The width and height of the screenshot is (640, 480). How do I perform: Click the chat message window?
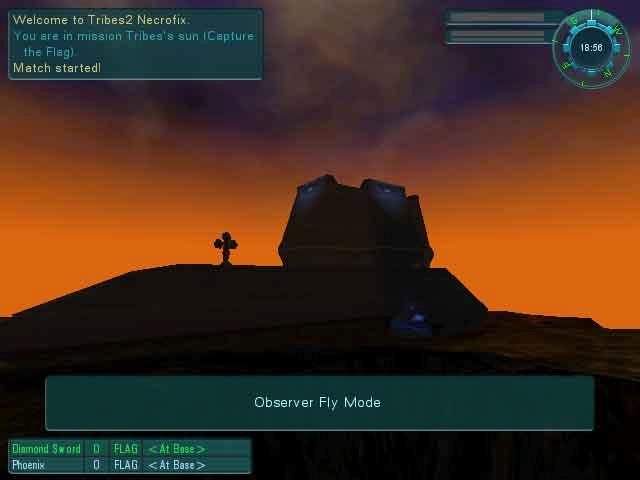coord(136,44)
